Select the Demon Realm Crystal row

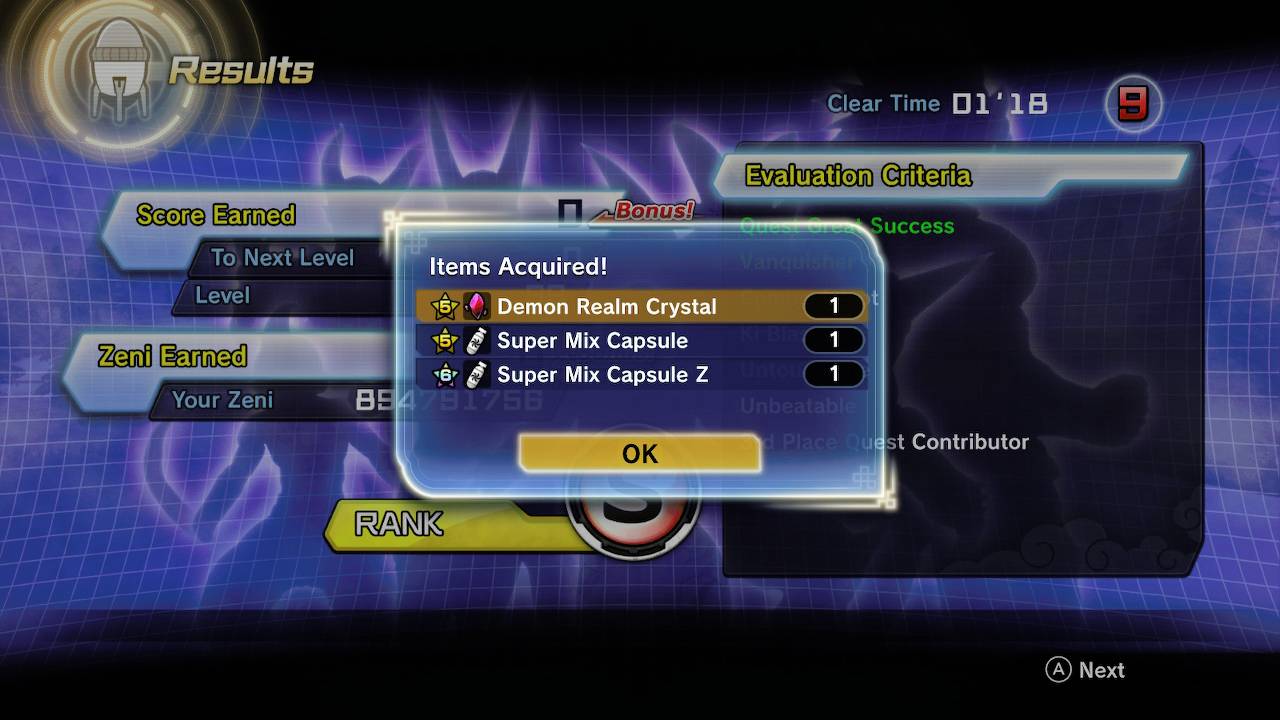click(x=640, y=306)
